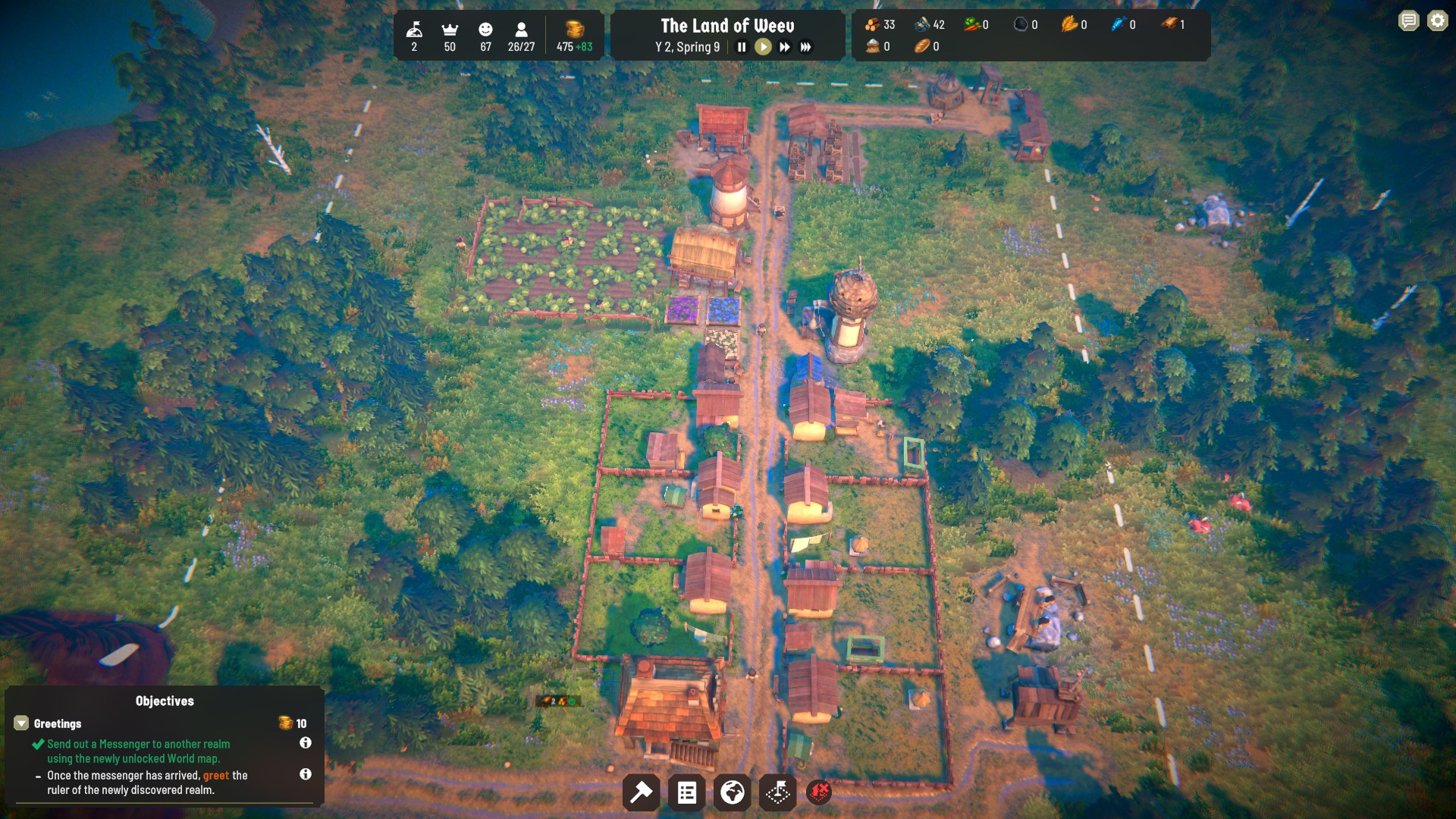The width and height of the screenshot is (1456, 819).
Task: Open the list overview panel
Action: [687, 793]
